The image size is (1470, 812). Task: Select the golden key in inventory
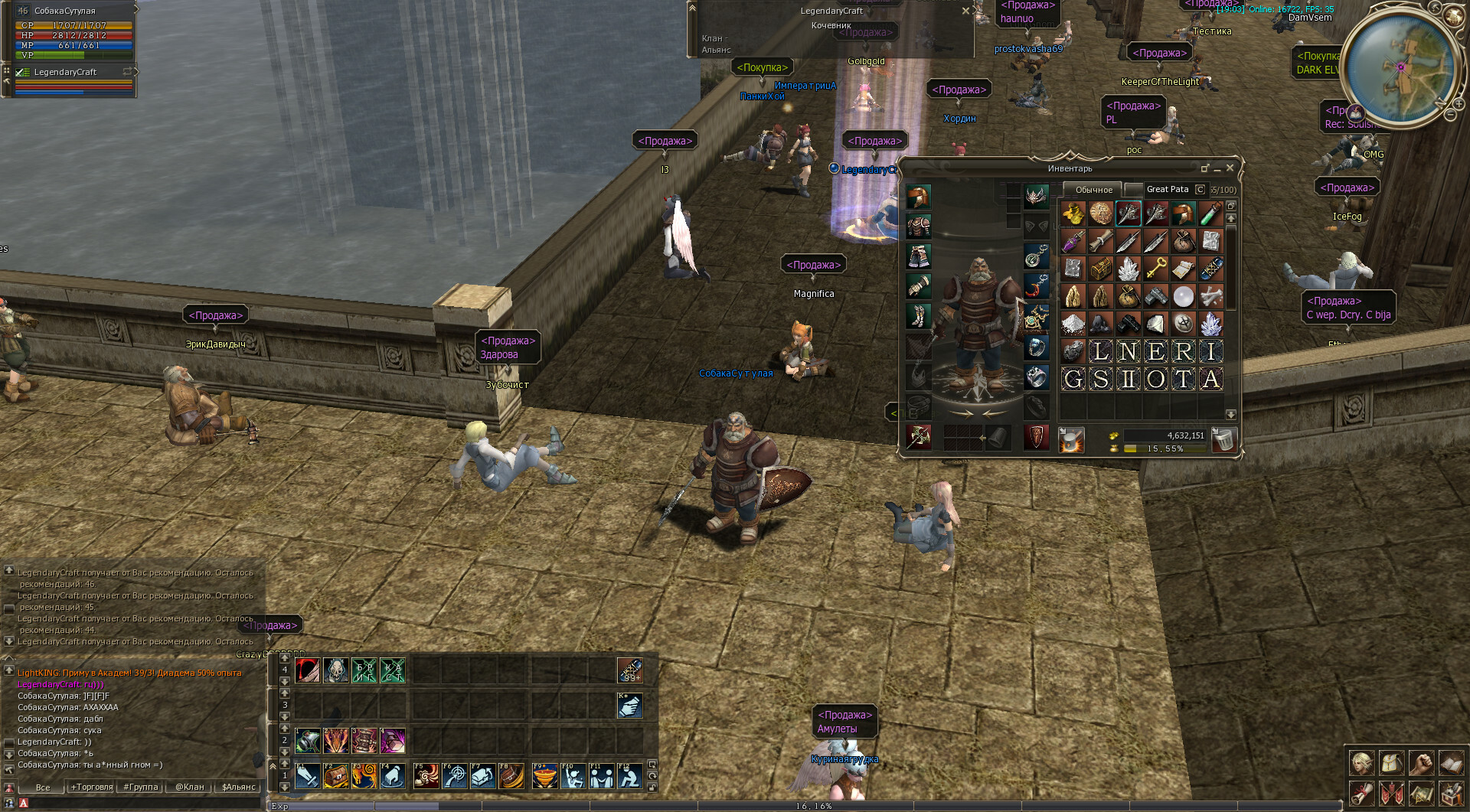coord(1155,269)
